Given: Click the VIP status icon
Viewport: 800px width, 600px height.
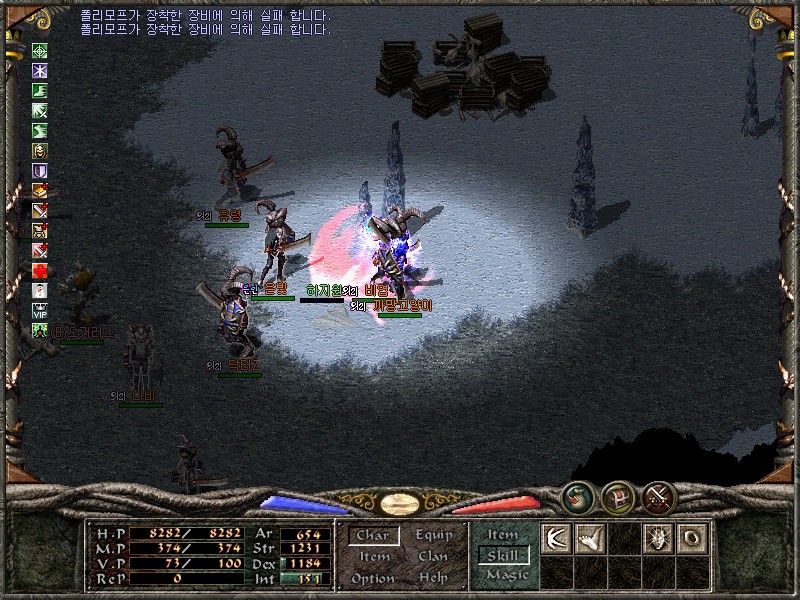Looking at the screenshot, I should tap(40, 310).
